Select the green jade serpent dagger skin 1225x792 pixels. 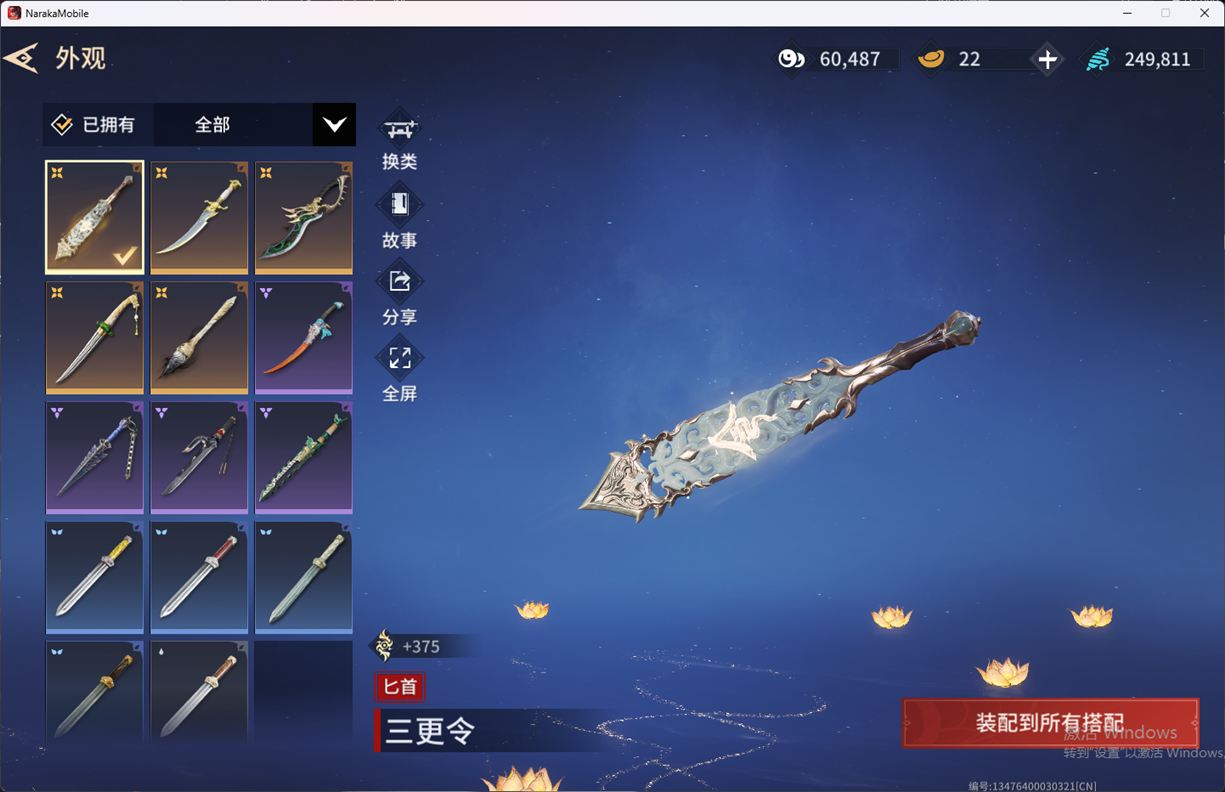[303, 457]
